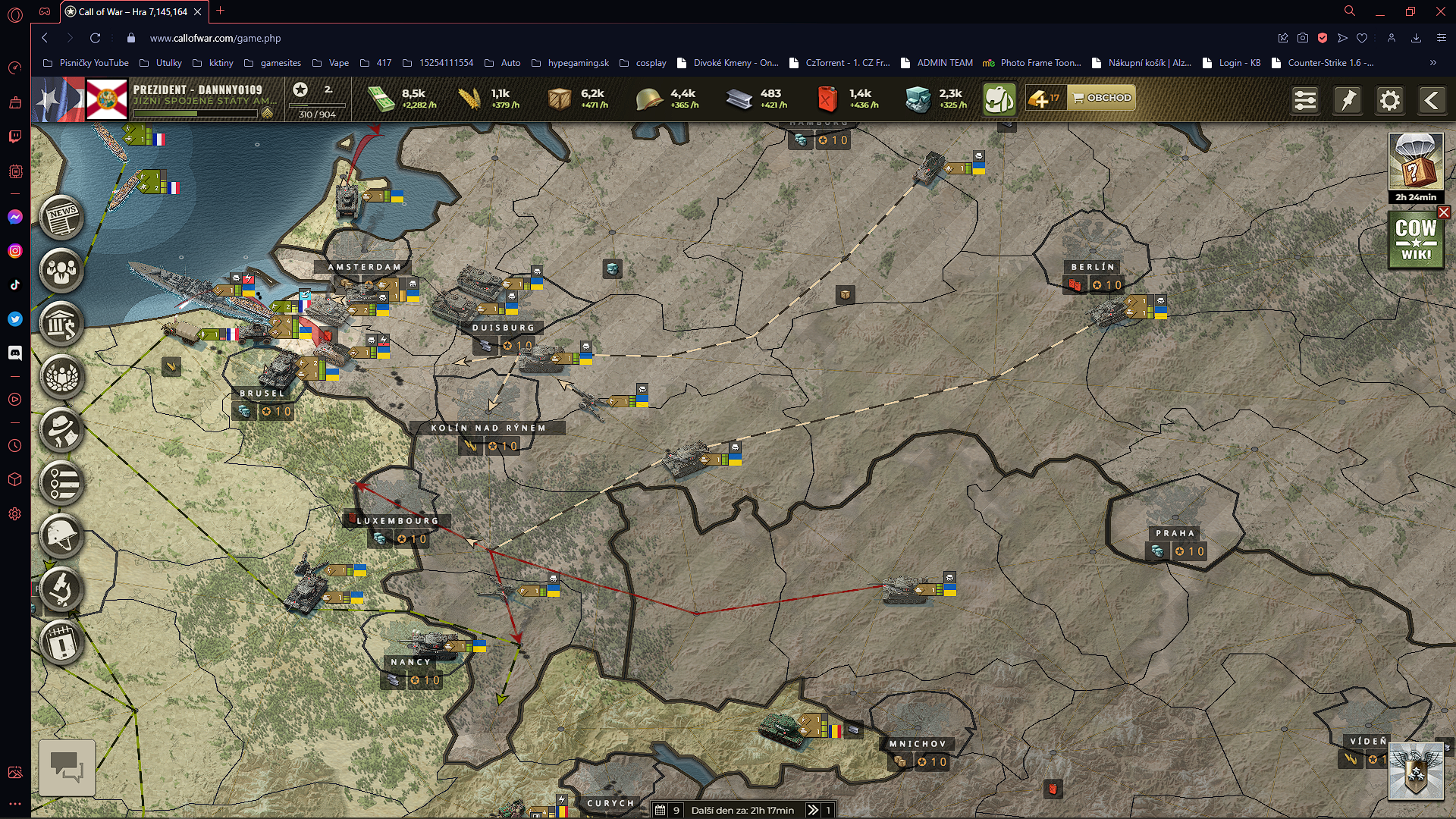The width and height of the screenshot is (1456, 819).
Task: Open the espionage spy hat panel
Action: coord(62,430)
